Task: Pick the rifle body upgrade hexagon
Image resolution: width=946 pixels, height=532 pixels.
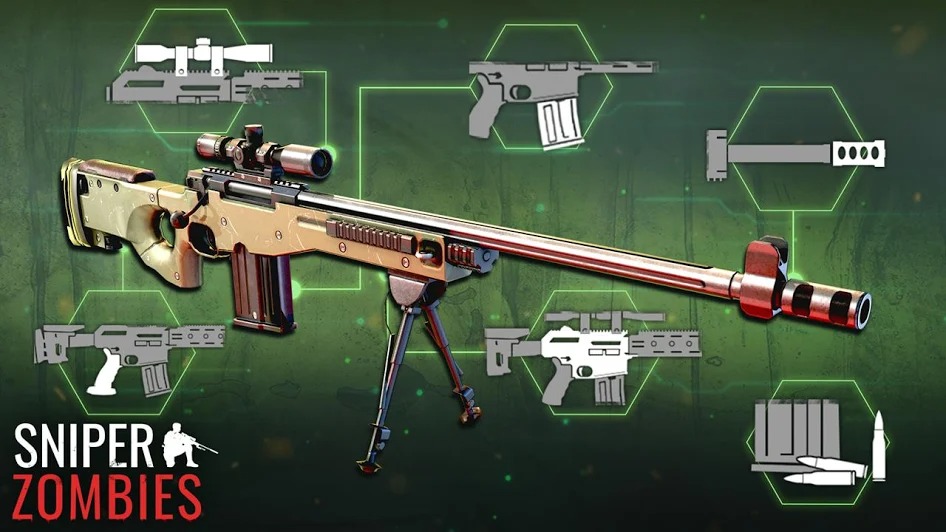Action: coord(592,349)
